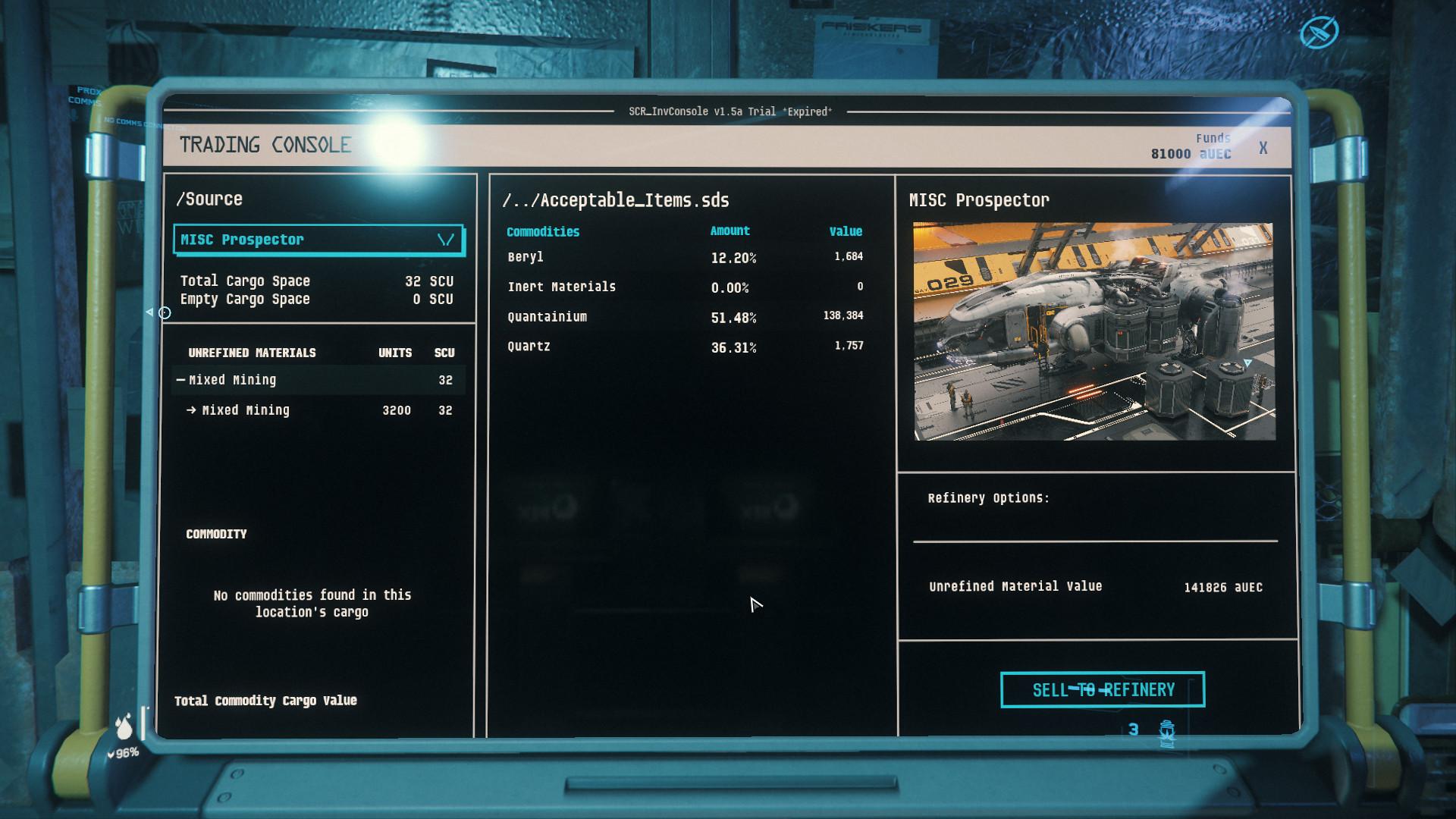The image size is (1456, 819).
Task: Open the MISC Prospector source dropdown
Action: [318, 240]
